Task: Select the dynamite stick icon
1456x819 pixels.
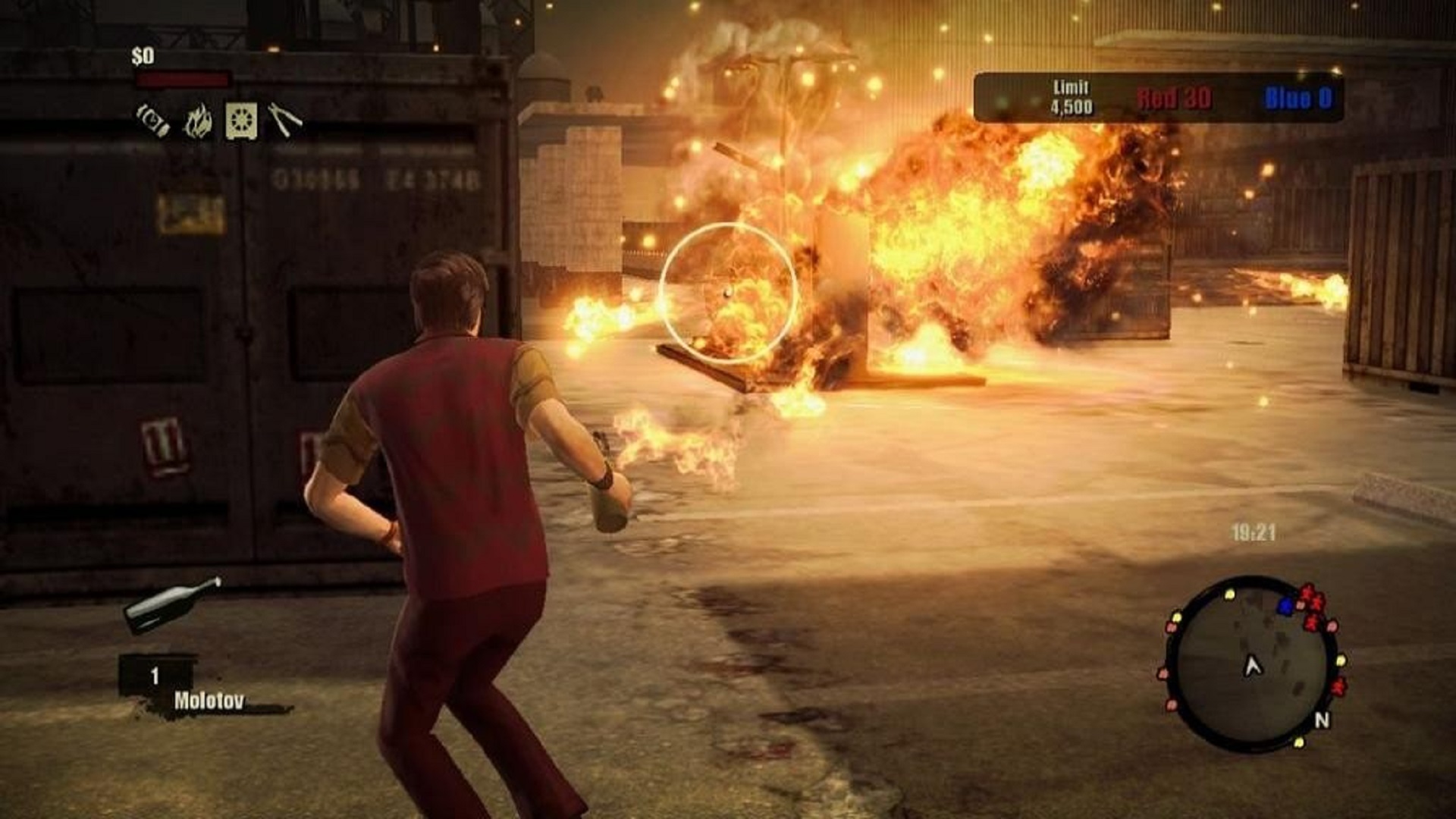Action: coord(152,120)
